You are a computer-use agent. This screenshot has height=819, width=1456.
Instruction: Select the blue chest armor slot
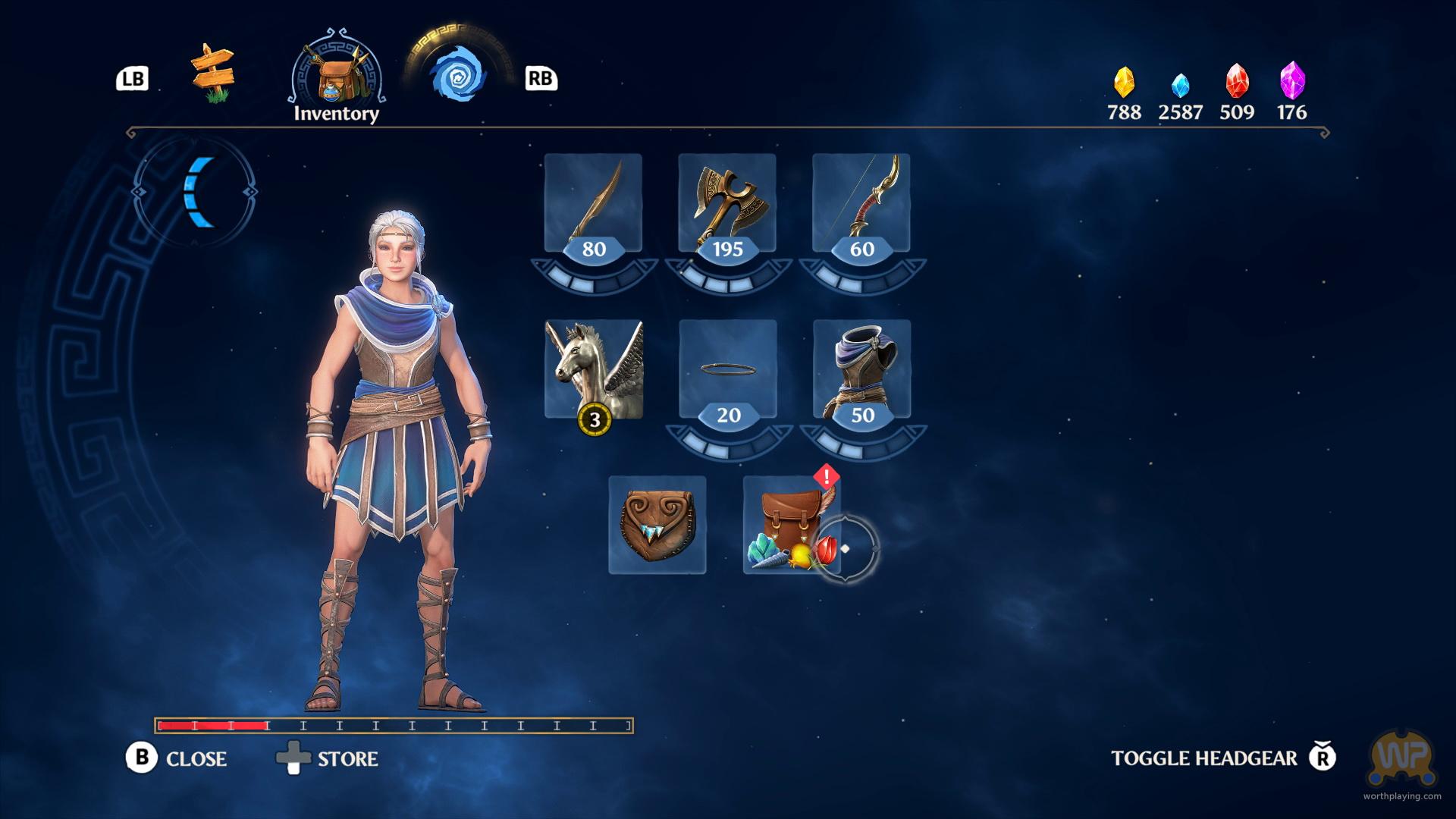862,369
